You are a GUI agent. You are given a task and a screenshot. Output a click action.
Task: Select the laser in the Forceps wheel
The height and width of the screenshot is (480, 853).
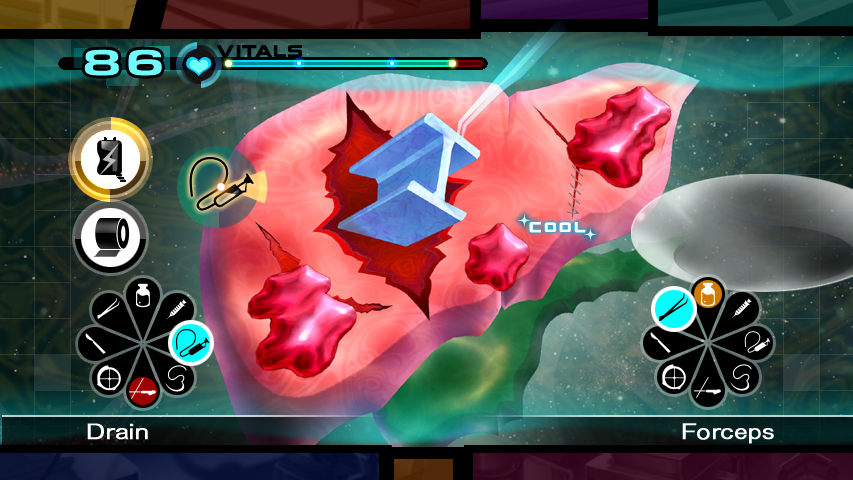(x=708, y=389)
